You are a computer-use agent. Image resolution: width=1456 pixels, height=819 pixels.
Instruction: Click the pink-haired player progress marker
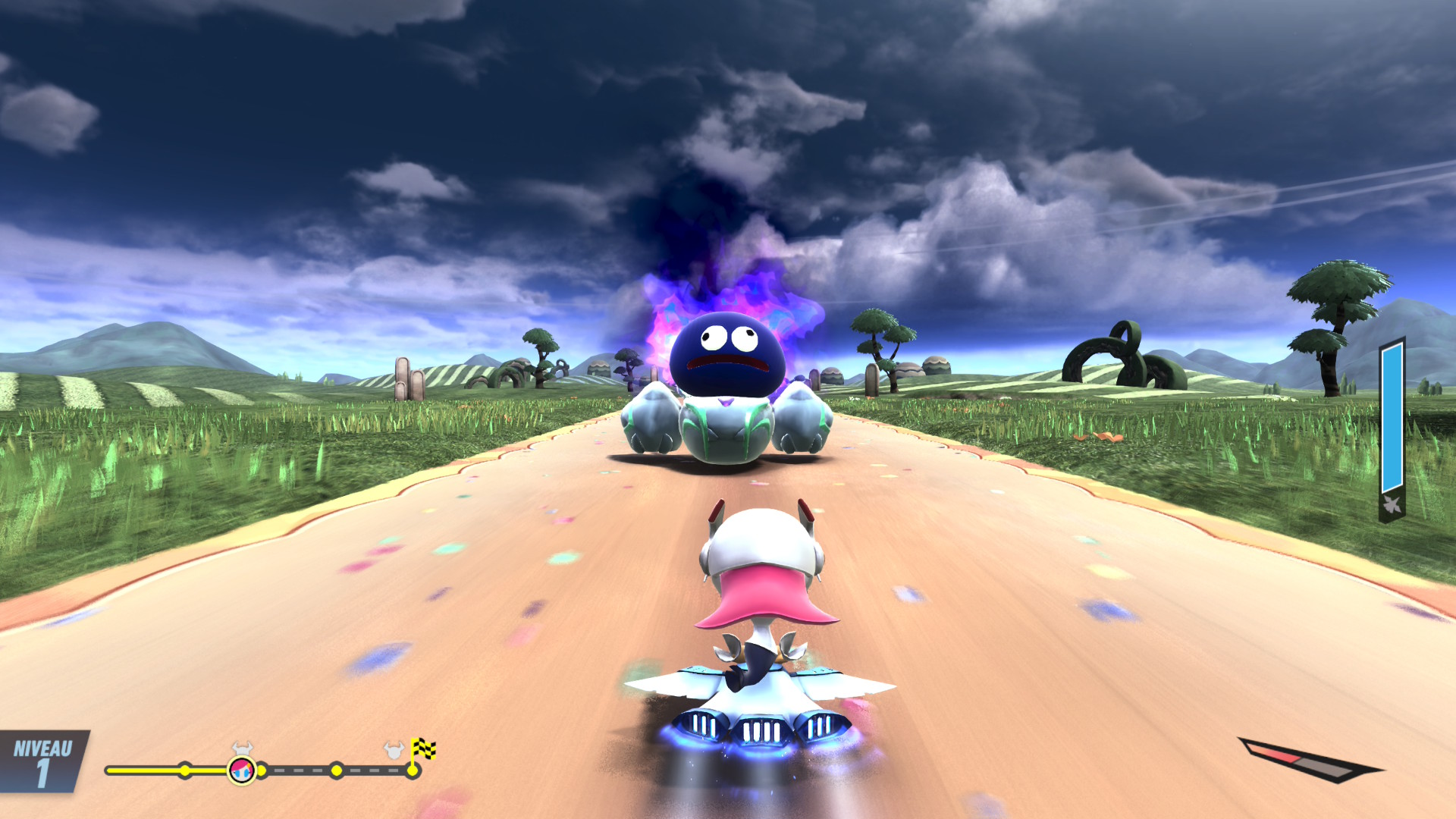coord(242,770)
